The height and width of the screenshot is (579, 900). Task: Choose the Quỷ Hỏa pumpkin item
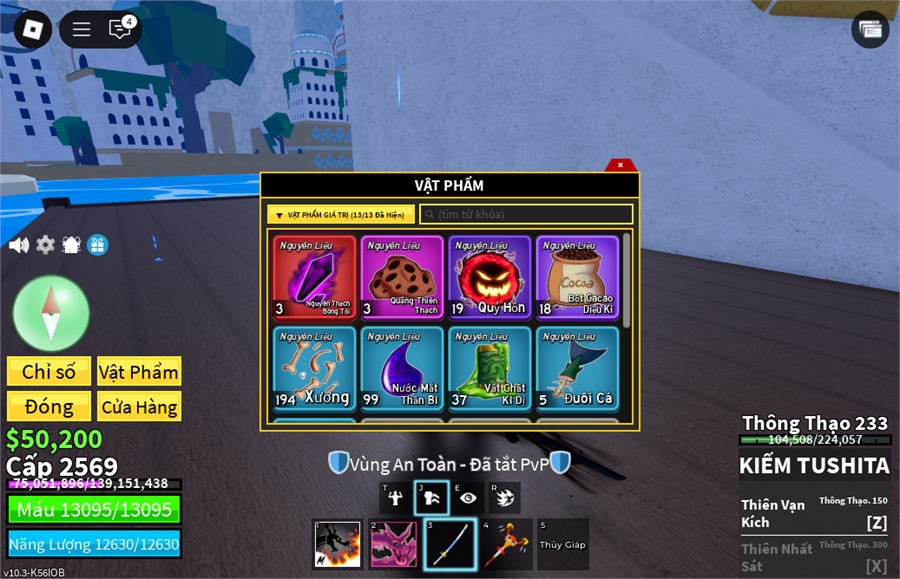(489, 277)
